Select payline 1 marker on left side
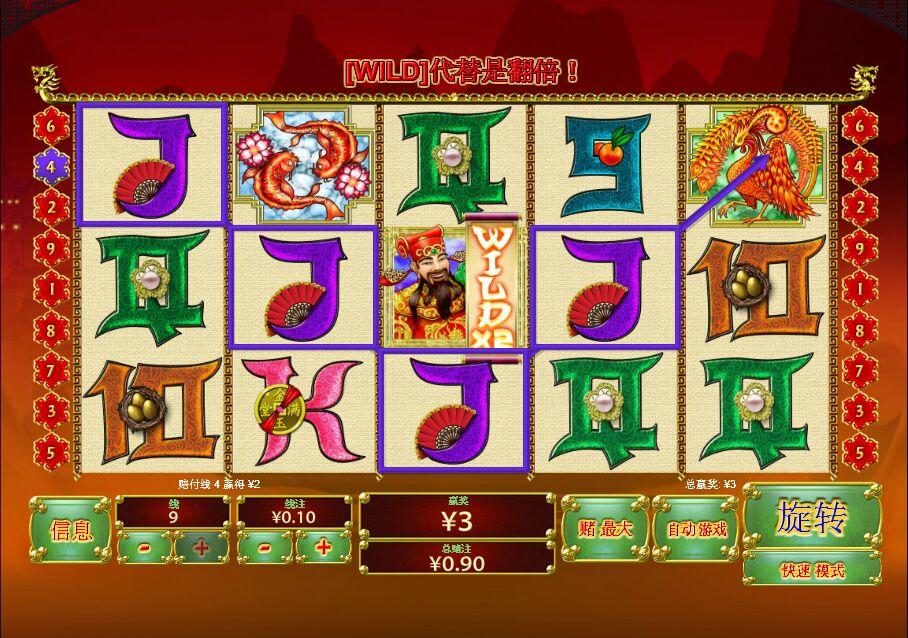 51,288
